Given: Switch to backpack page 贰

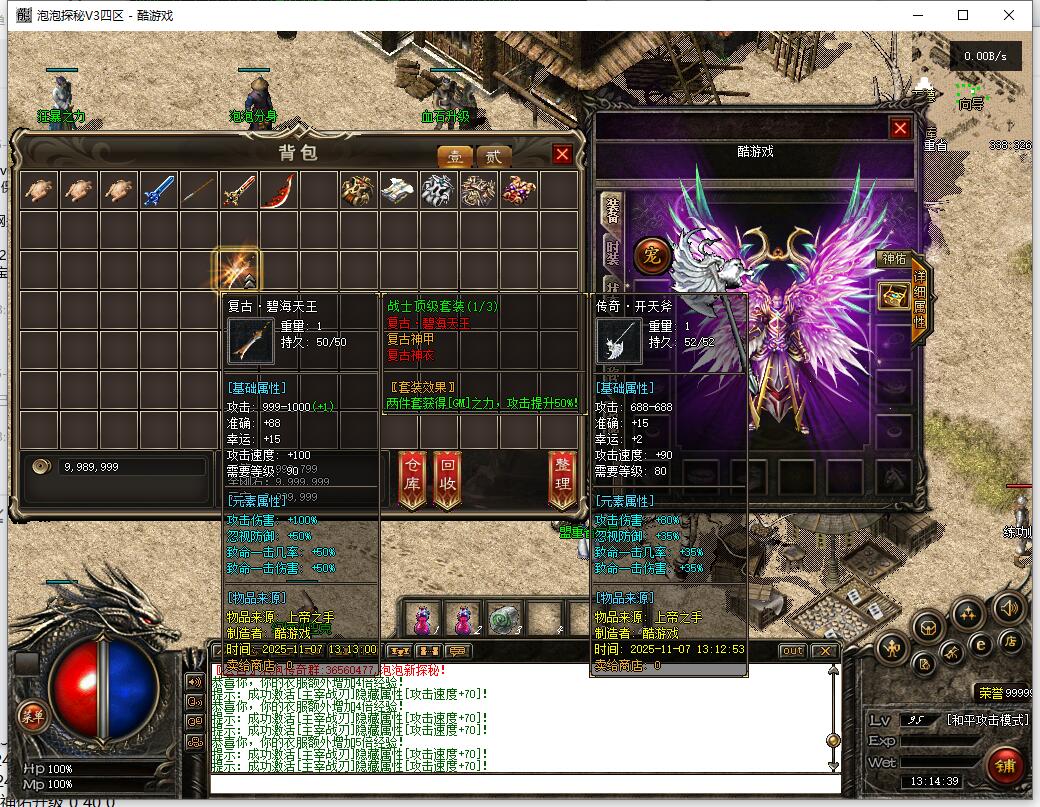Looking at the screenshot, I should click(492, 156).
